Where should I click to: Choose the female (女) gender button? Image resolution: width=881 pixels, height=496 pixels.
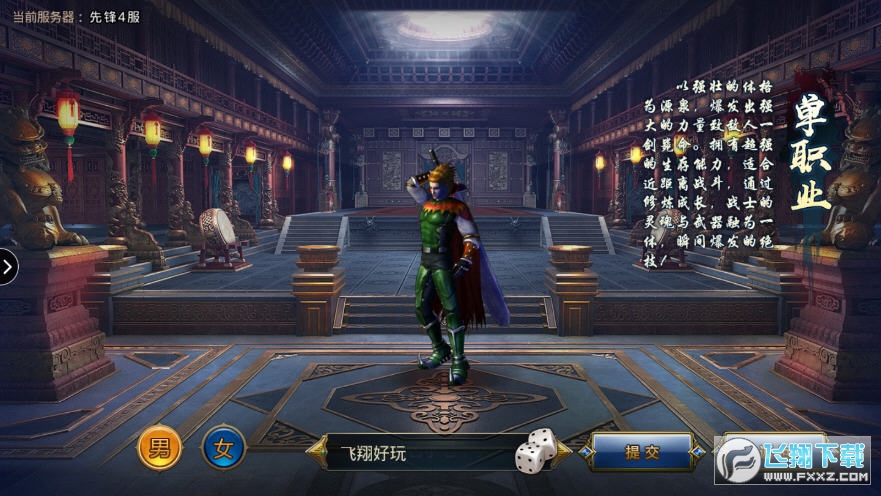point(224,449)
